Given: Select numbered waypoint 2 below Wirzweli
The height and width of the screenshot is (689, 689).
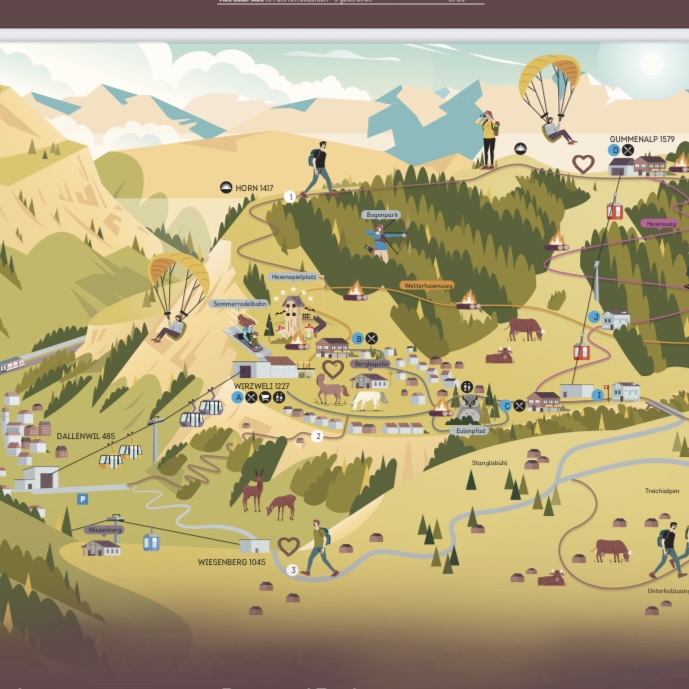Looking at the screenshot, I should pos(318,436).
